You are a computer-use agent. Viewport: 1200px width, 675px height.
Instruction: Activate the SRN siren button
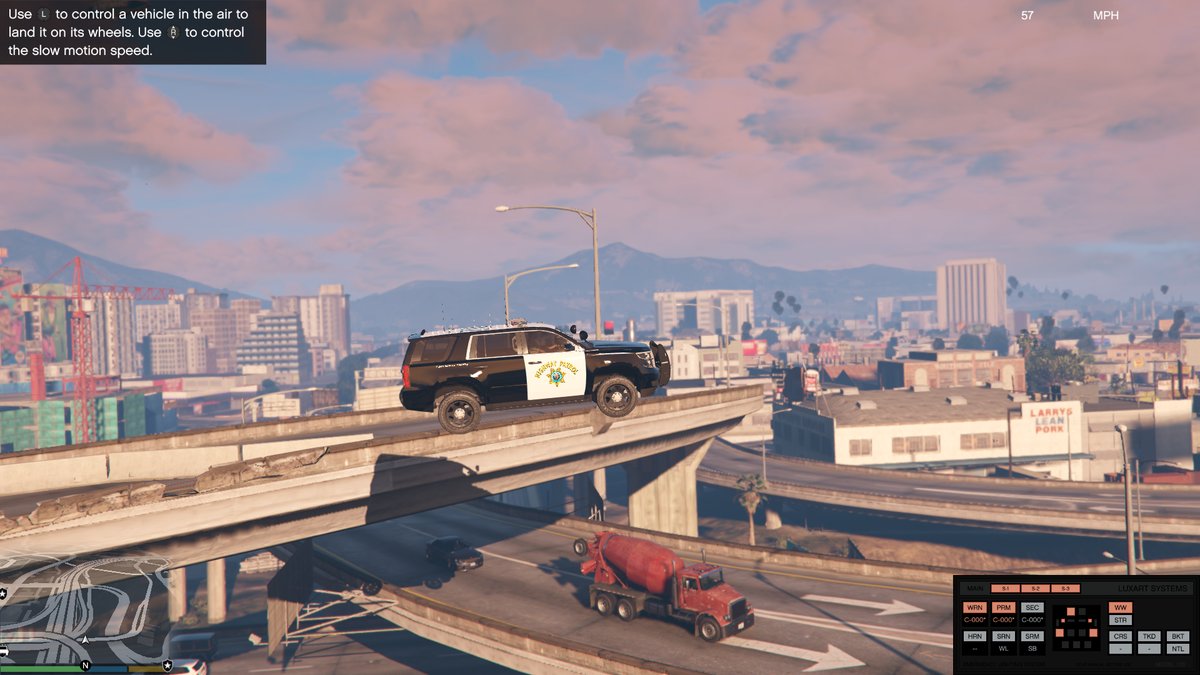coord(1004,636)
